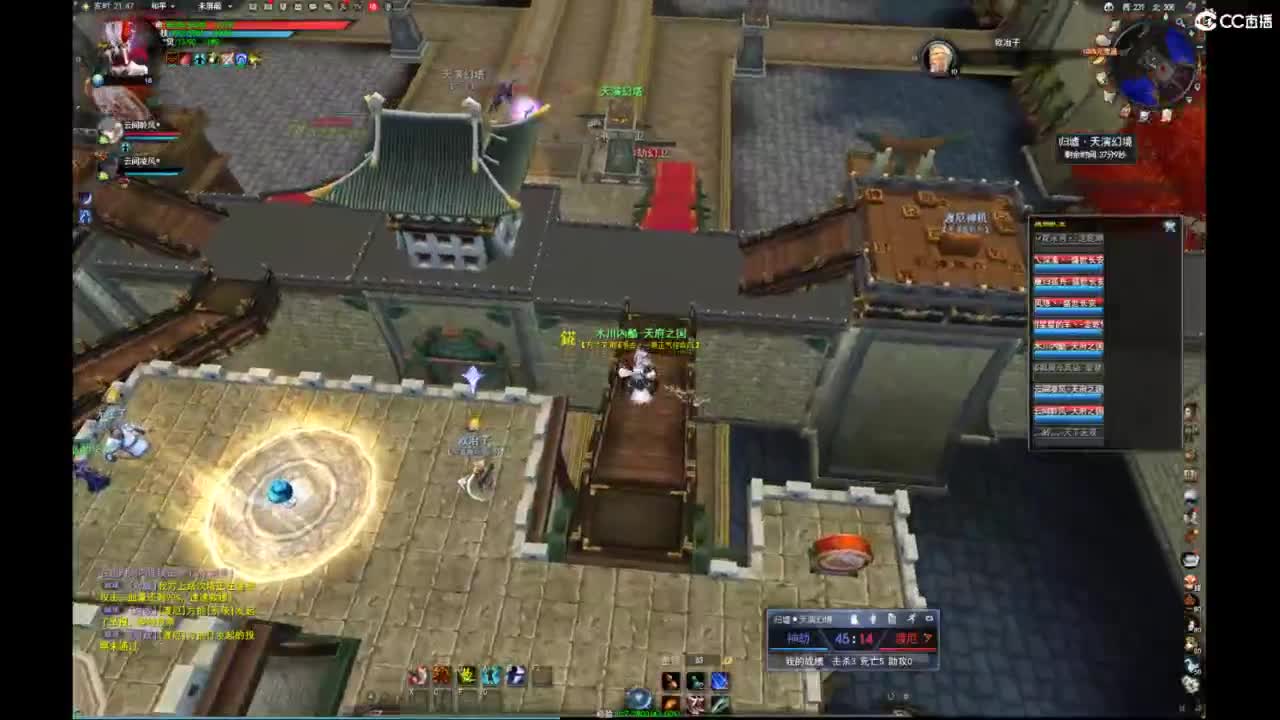Toggle the red alert icon in the top toolbar
This screenshot has width=1280, height=720.
tap(371, 6)
